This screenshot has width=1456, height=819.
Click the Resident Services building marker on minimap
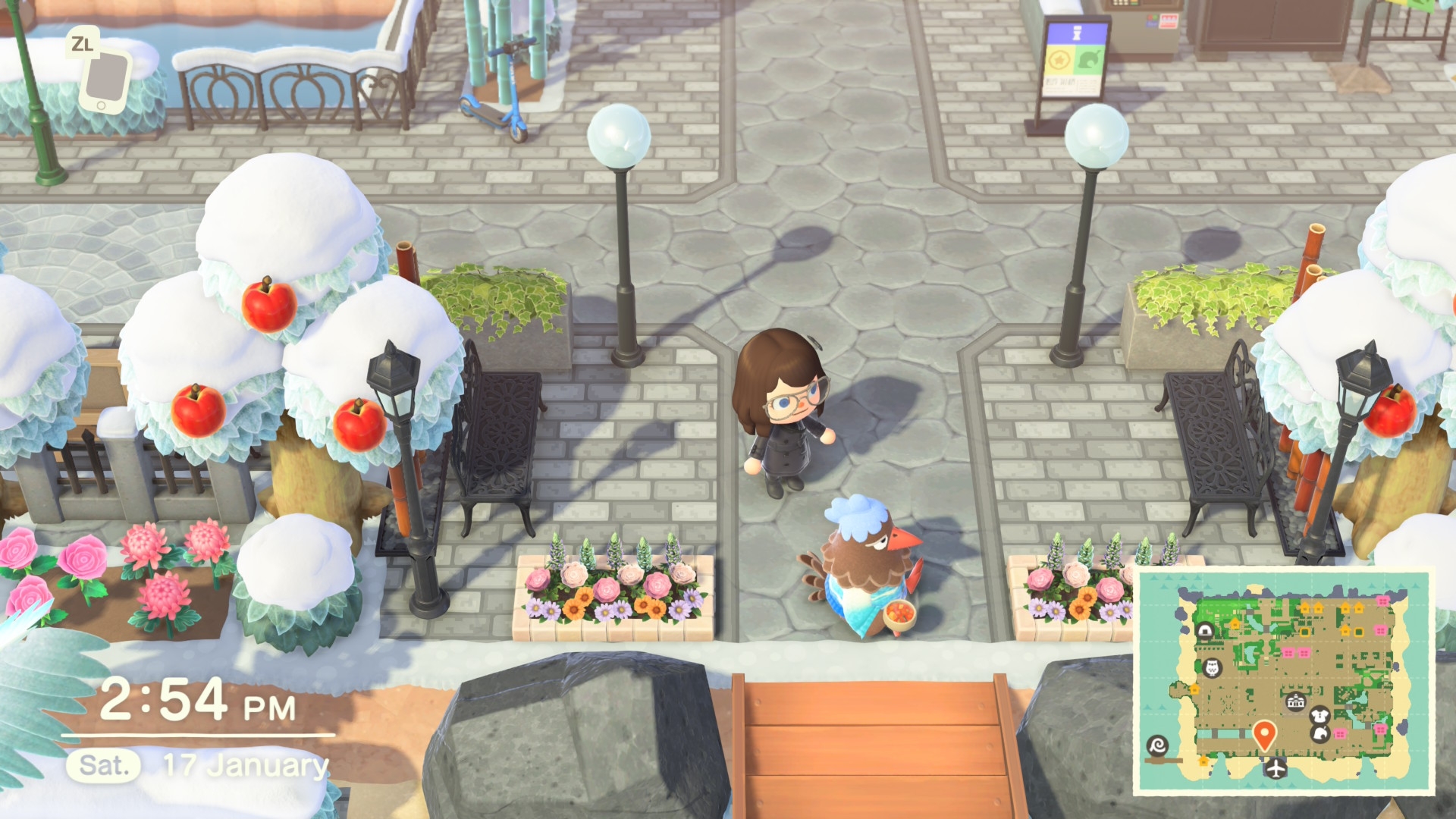click(1294, 701)
